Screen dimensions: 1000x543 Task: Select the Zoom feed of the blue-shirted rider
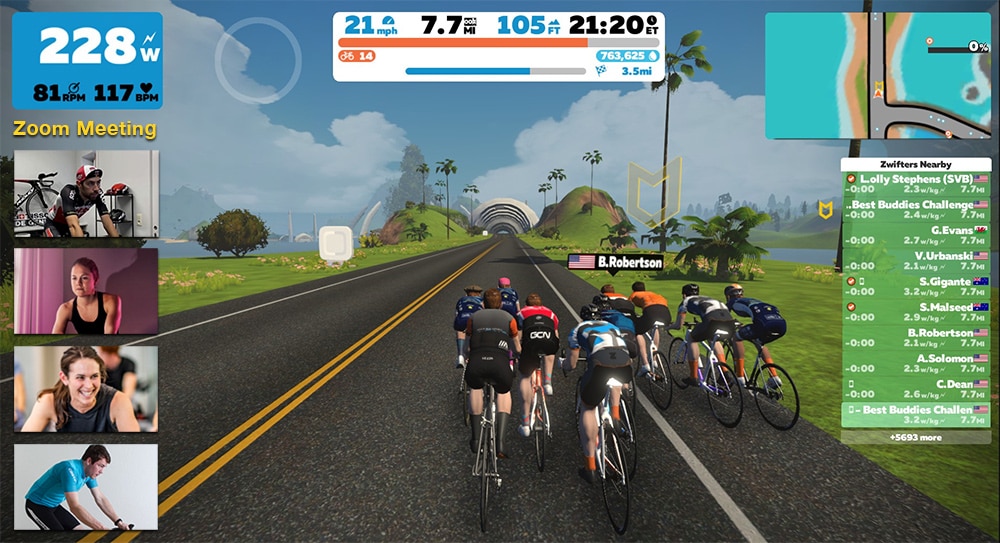(86, 486)
